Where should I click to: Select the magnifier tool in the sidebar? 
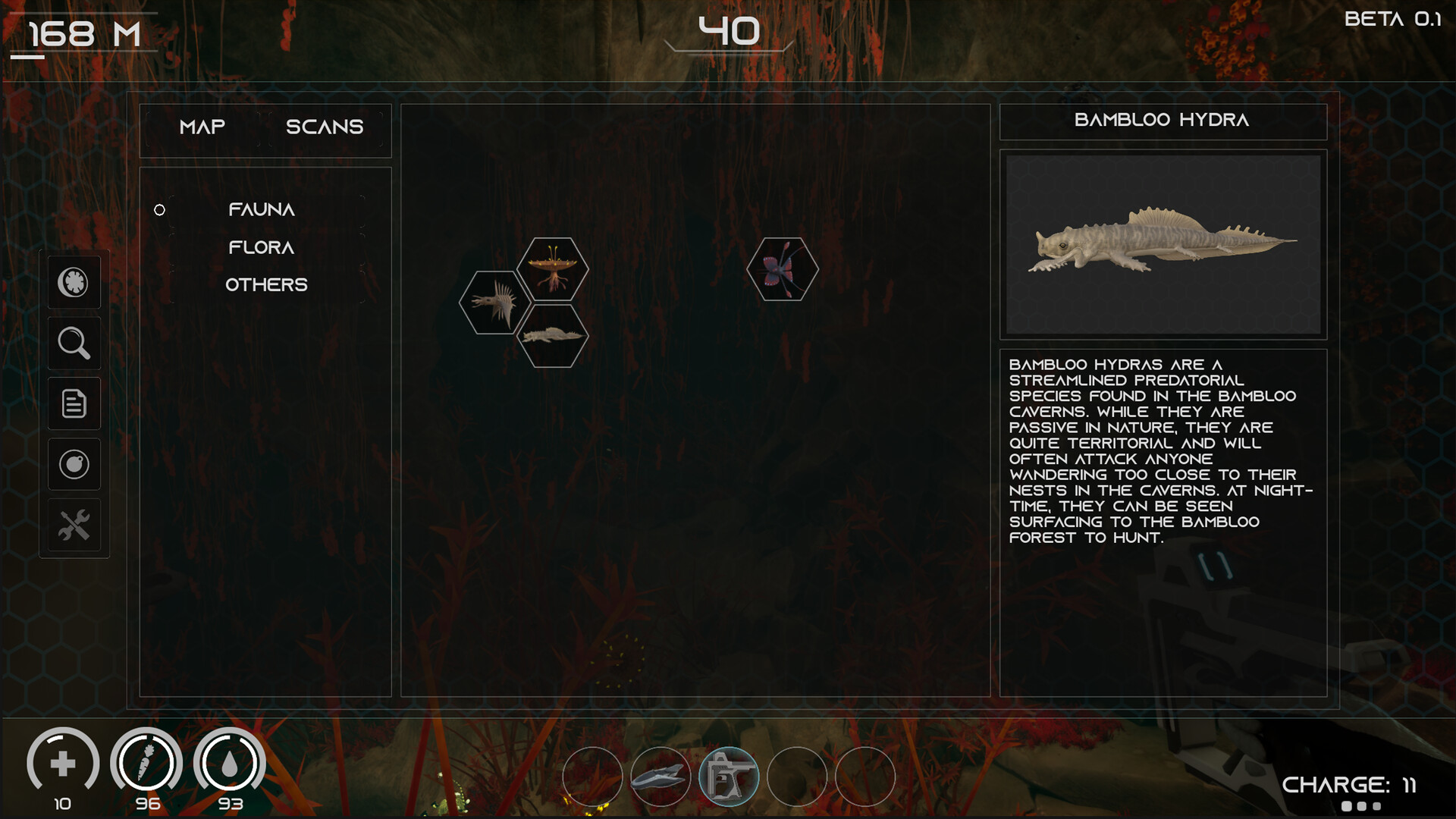tap(74, 343)
